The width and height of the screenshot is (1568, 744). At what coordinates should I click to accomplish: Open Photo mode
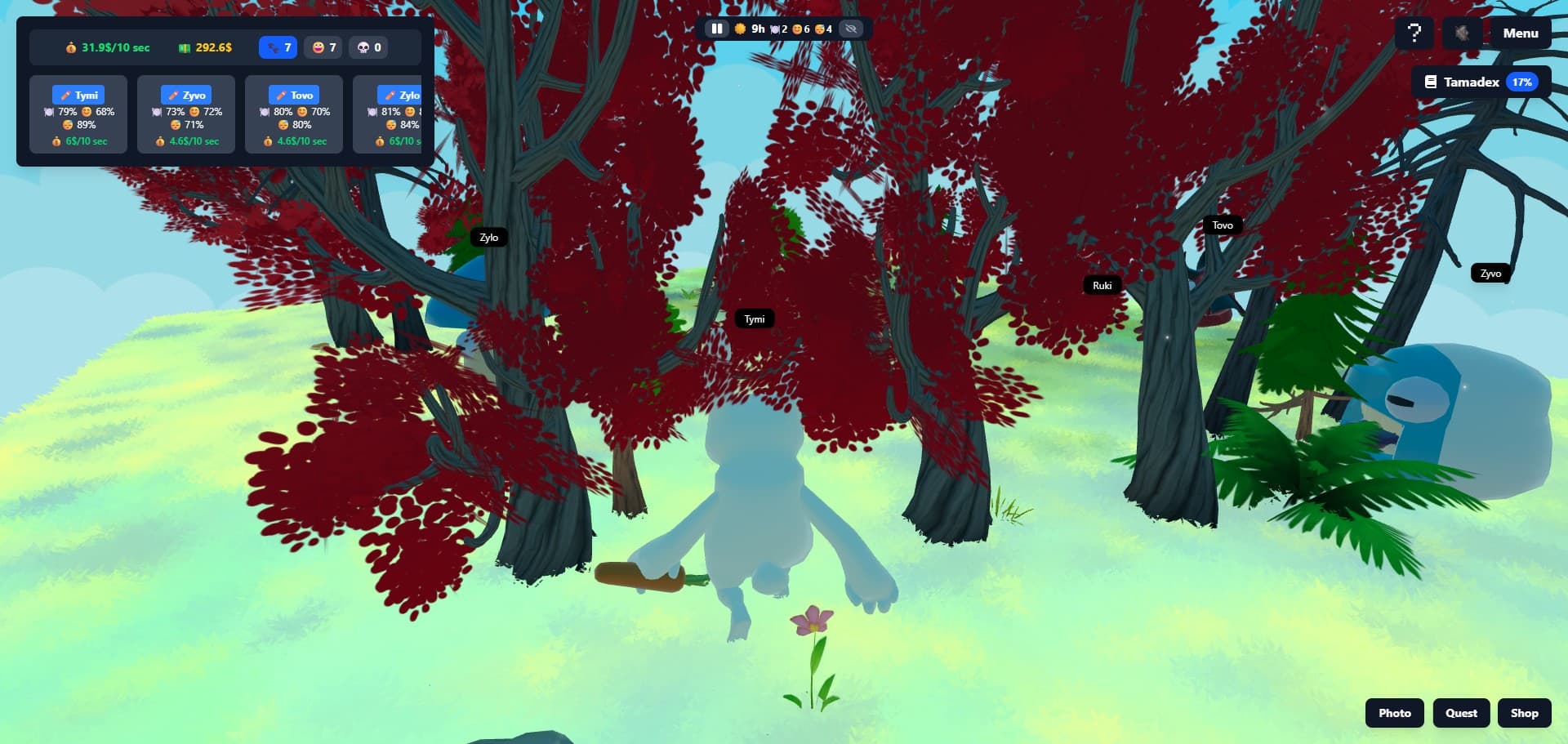pyautogui.click(x=1394, y=713)
